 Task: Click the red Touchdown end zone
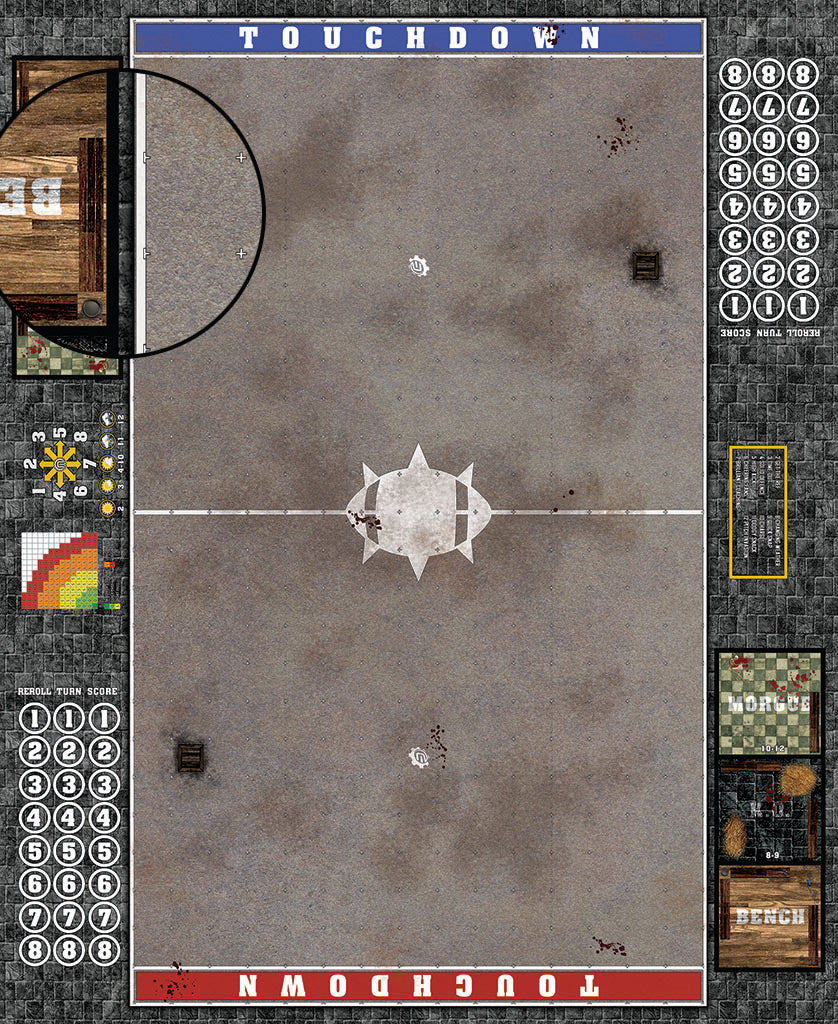(419, 985)
